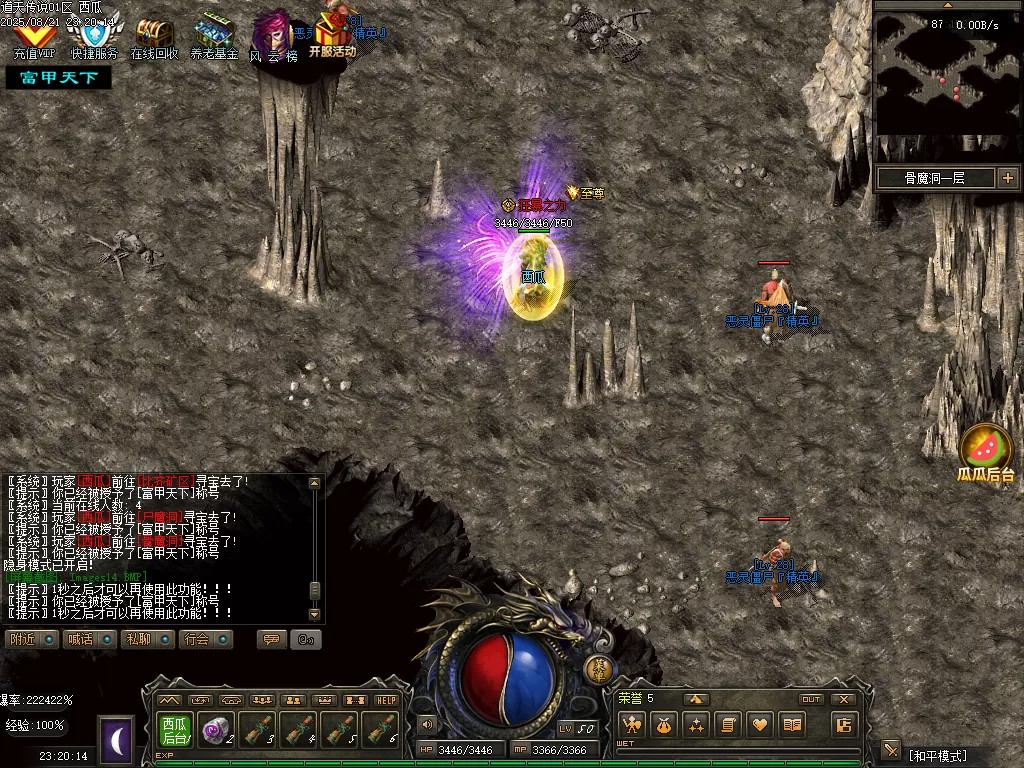Image resolution: width=1024 pixels, height=768 pixels.
Task: Switch chat to 附近 nearby channel
Action: click(30, 639)
